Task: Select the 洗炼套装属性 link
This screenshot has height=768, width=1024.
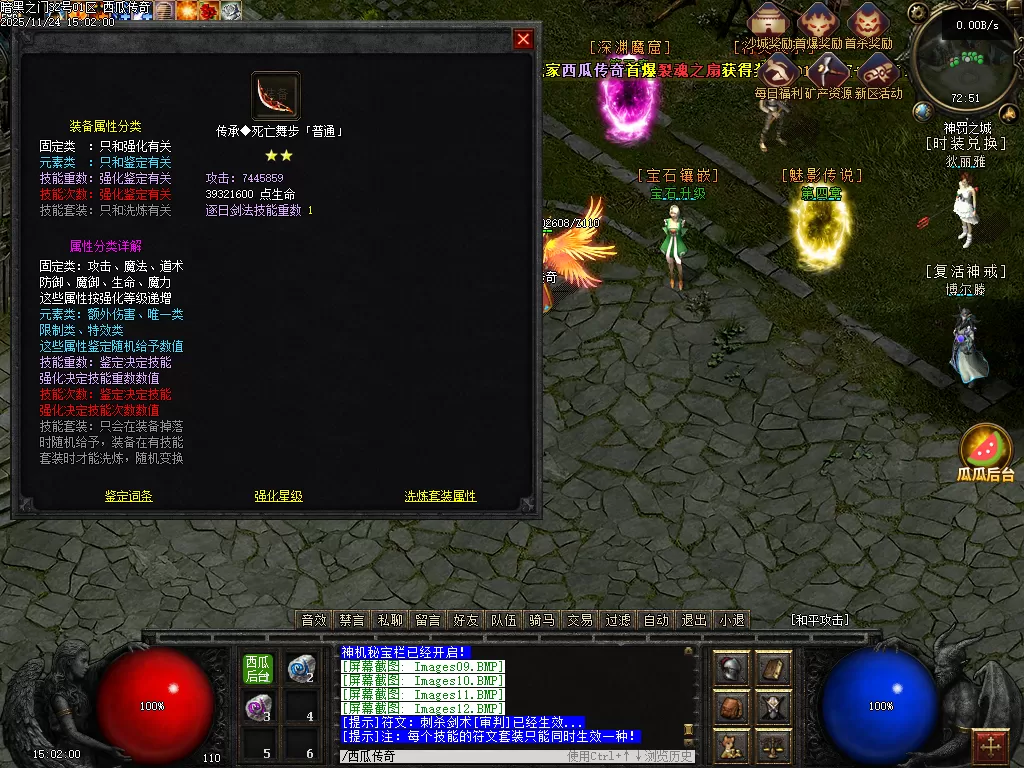Action: click(440, 496)
